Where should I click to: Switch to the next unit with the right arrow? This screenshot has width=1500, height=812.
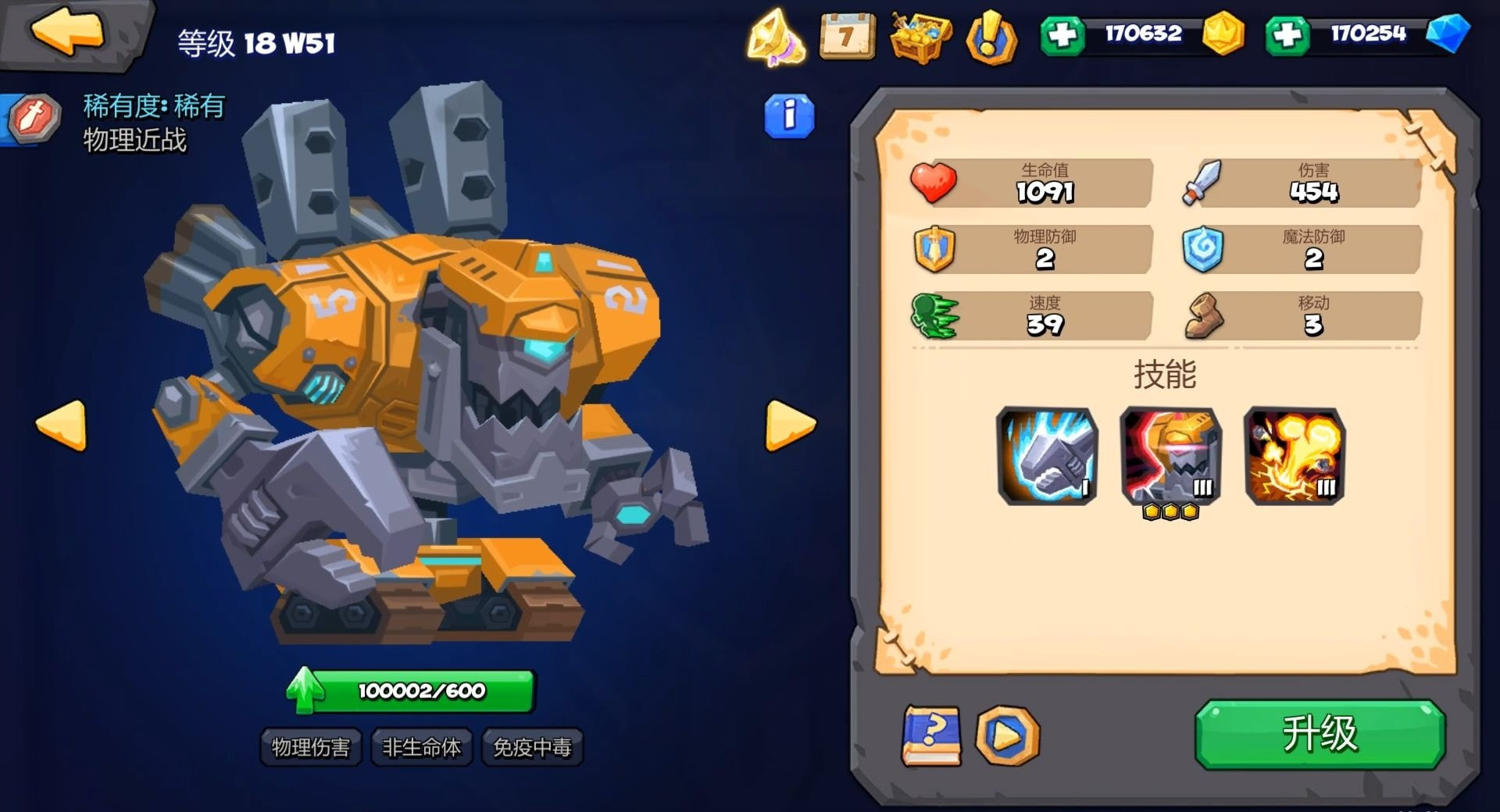(x=790, y=425)
